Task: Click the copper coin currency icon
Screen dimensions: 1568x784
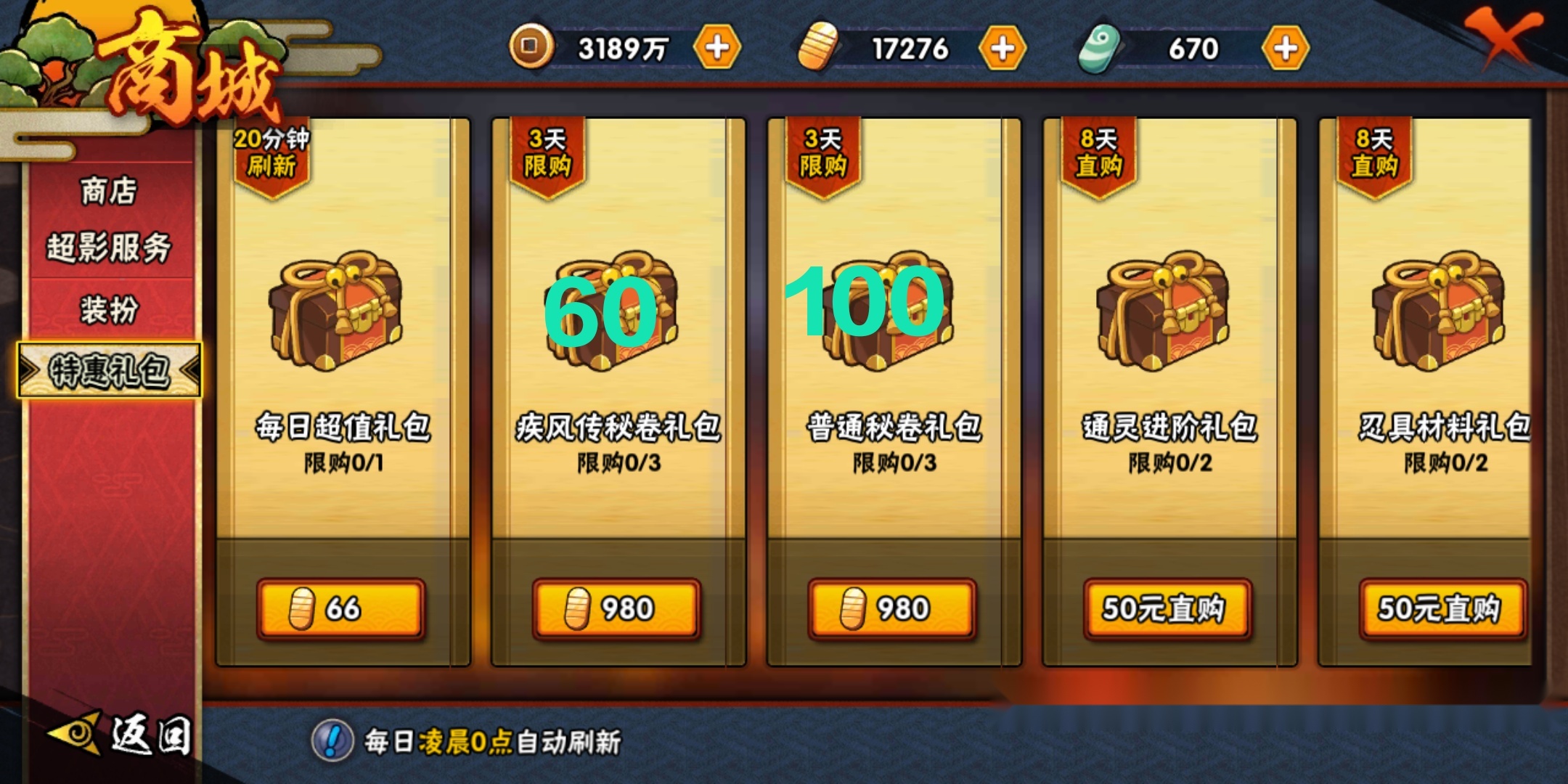Action: click(x=532, y=47)
